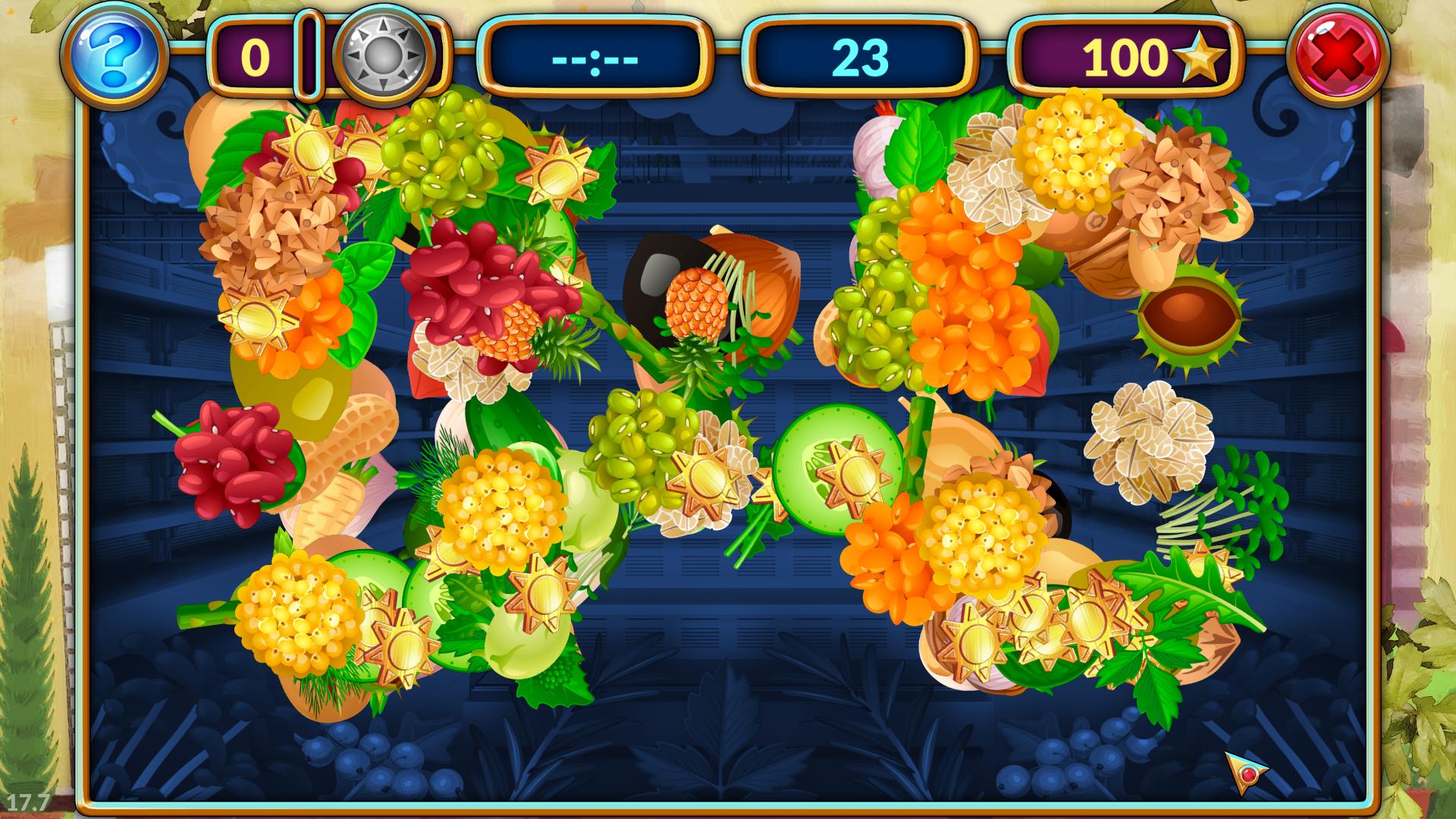Close the level with the red X

[1338, 56]
